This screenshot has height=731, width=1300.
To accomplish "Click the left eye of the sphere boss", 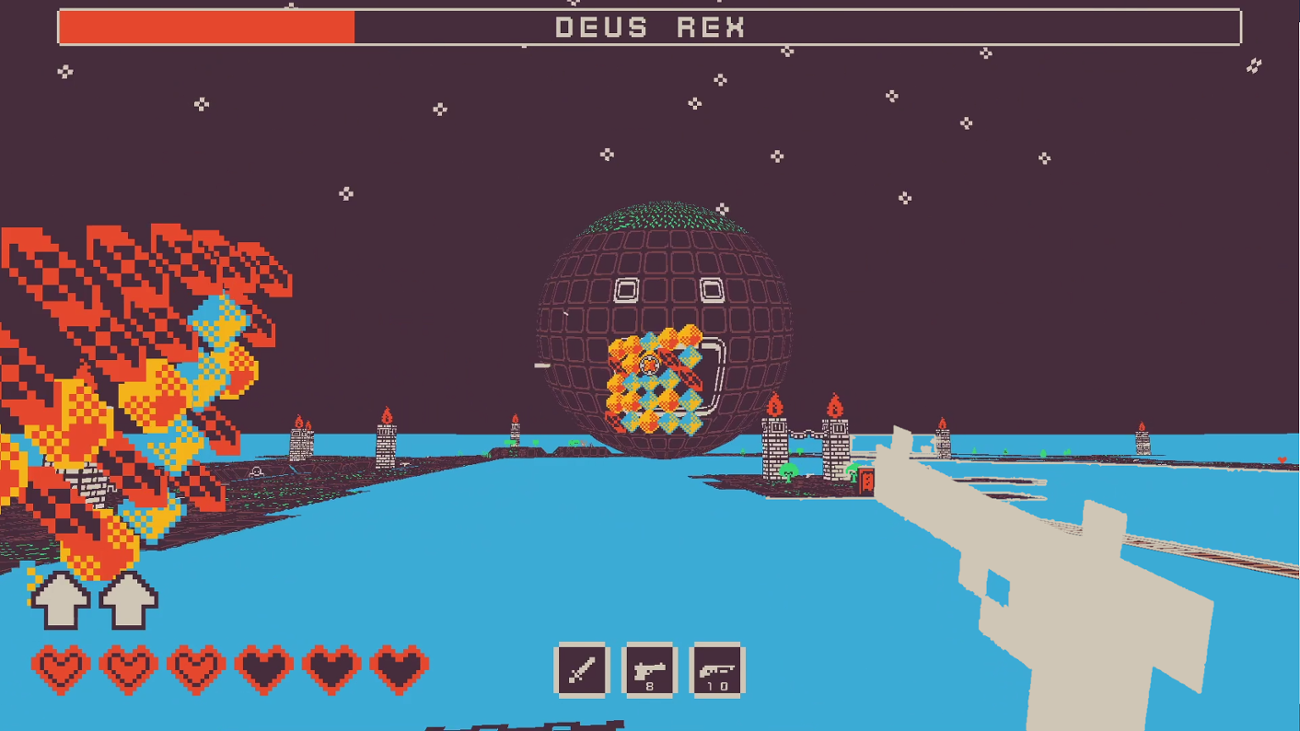I will 627,289.
